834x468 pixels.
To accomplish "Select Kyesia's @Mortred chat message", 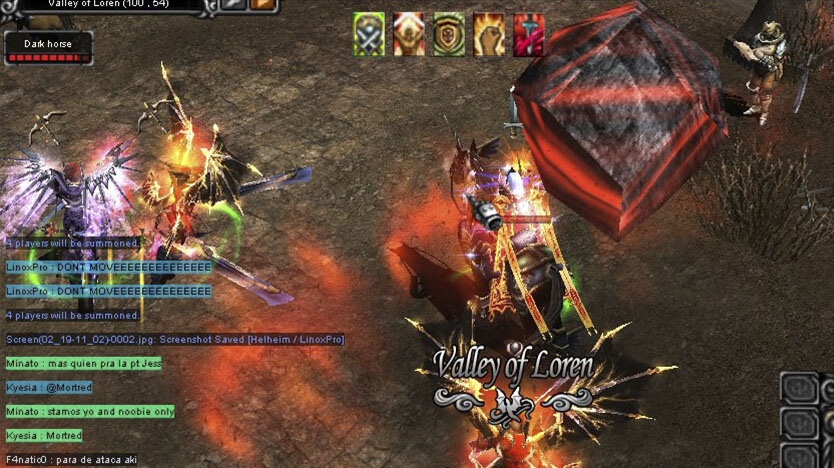I will click(49, 388).
